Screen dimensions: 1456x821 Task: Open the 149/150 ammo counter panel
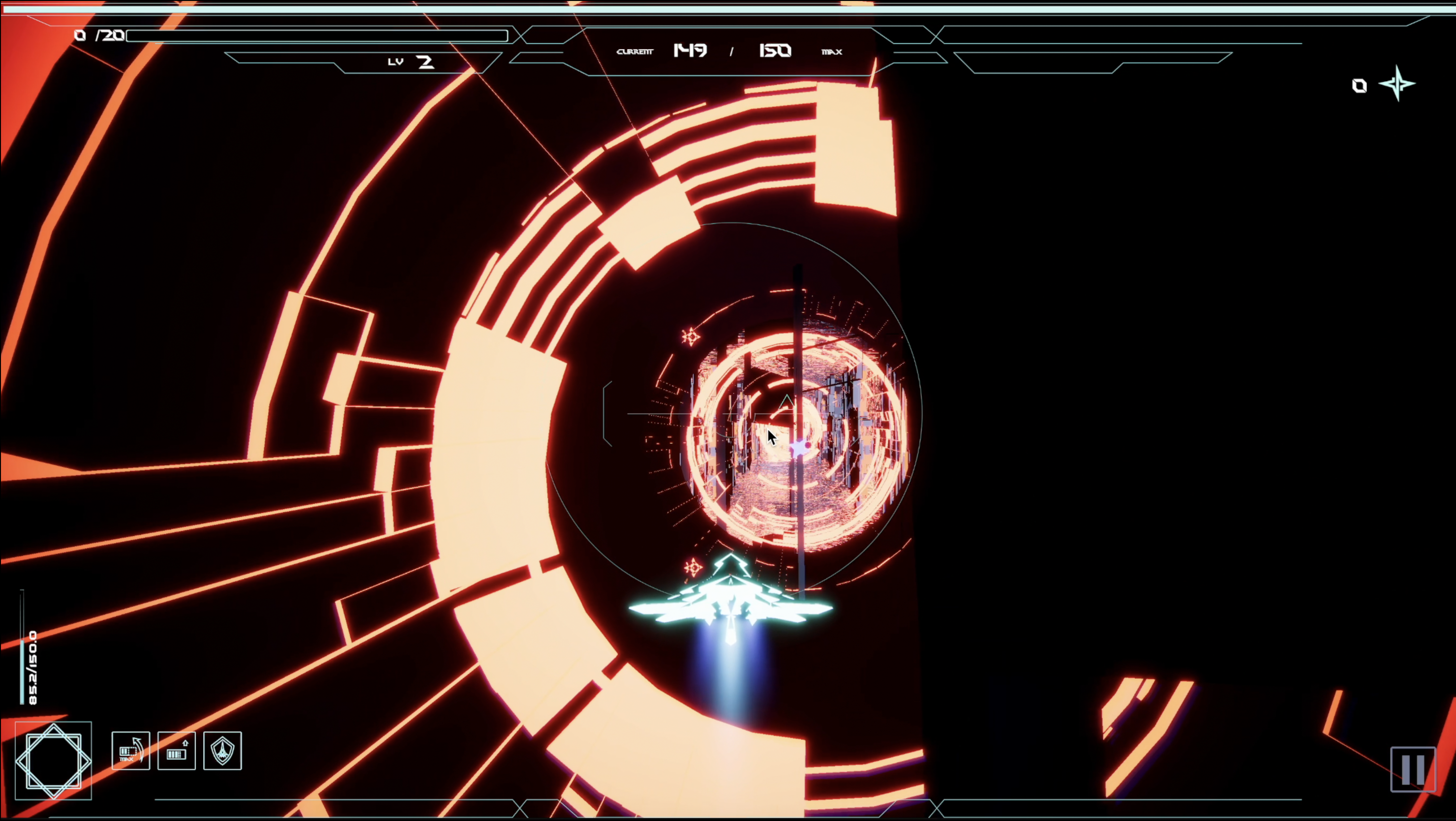[x=732, y=51]
